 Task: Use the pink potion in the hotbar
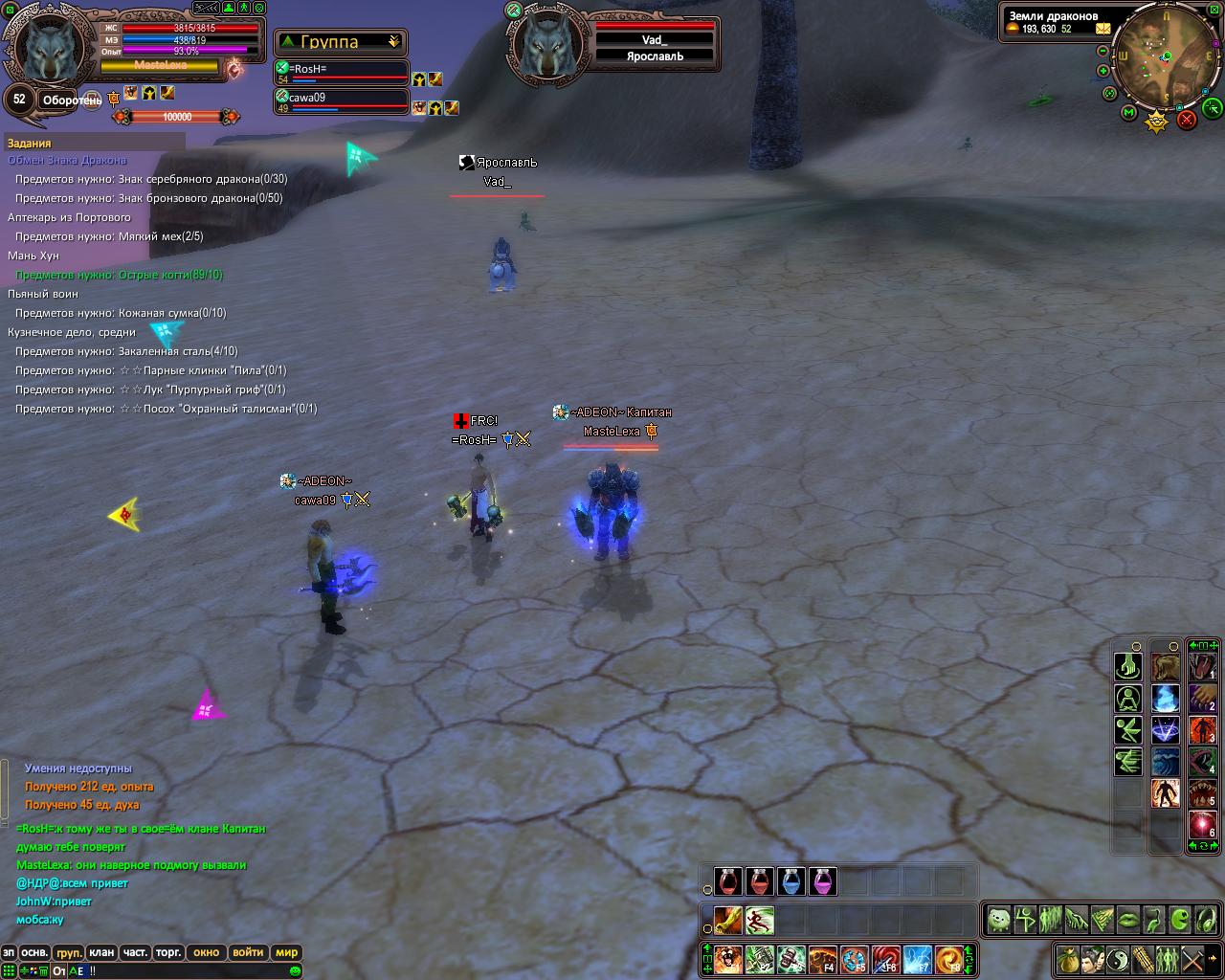coord(823,880)
